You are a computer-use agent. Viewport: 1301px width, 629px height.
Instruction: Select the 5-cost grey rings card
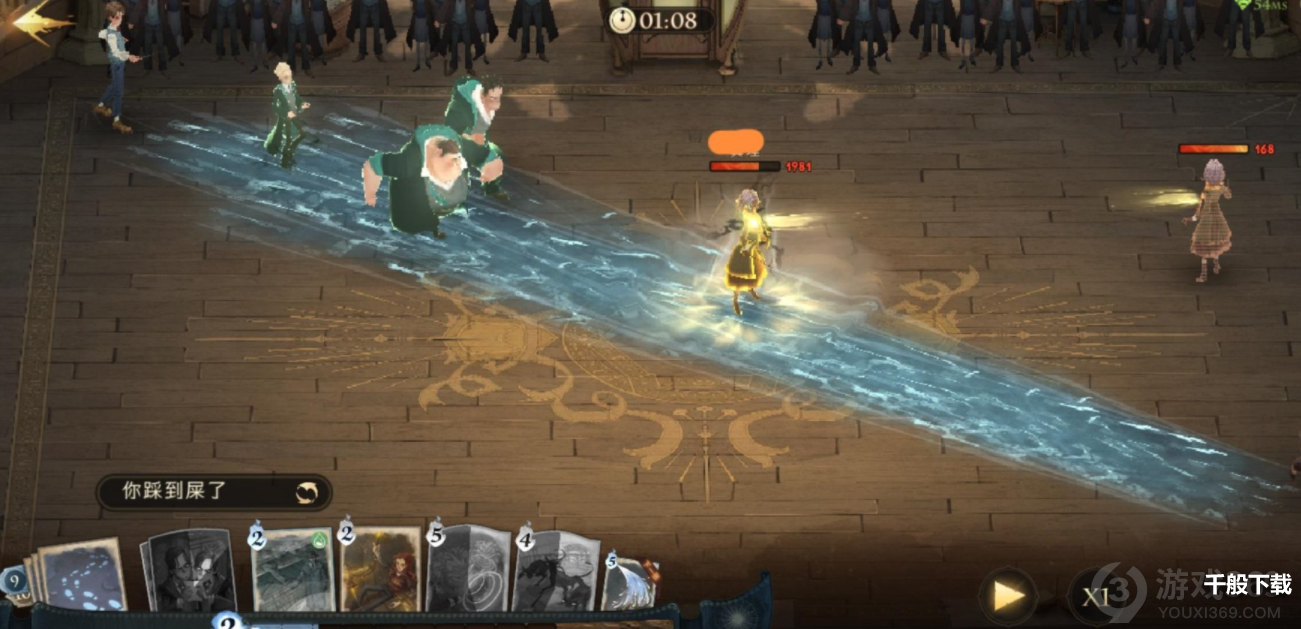(468, 570)
